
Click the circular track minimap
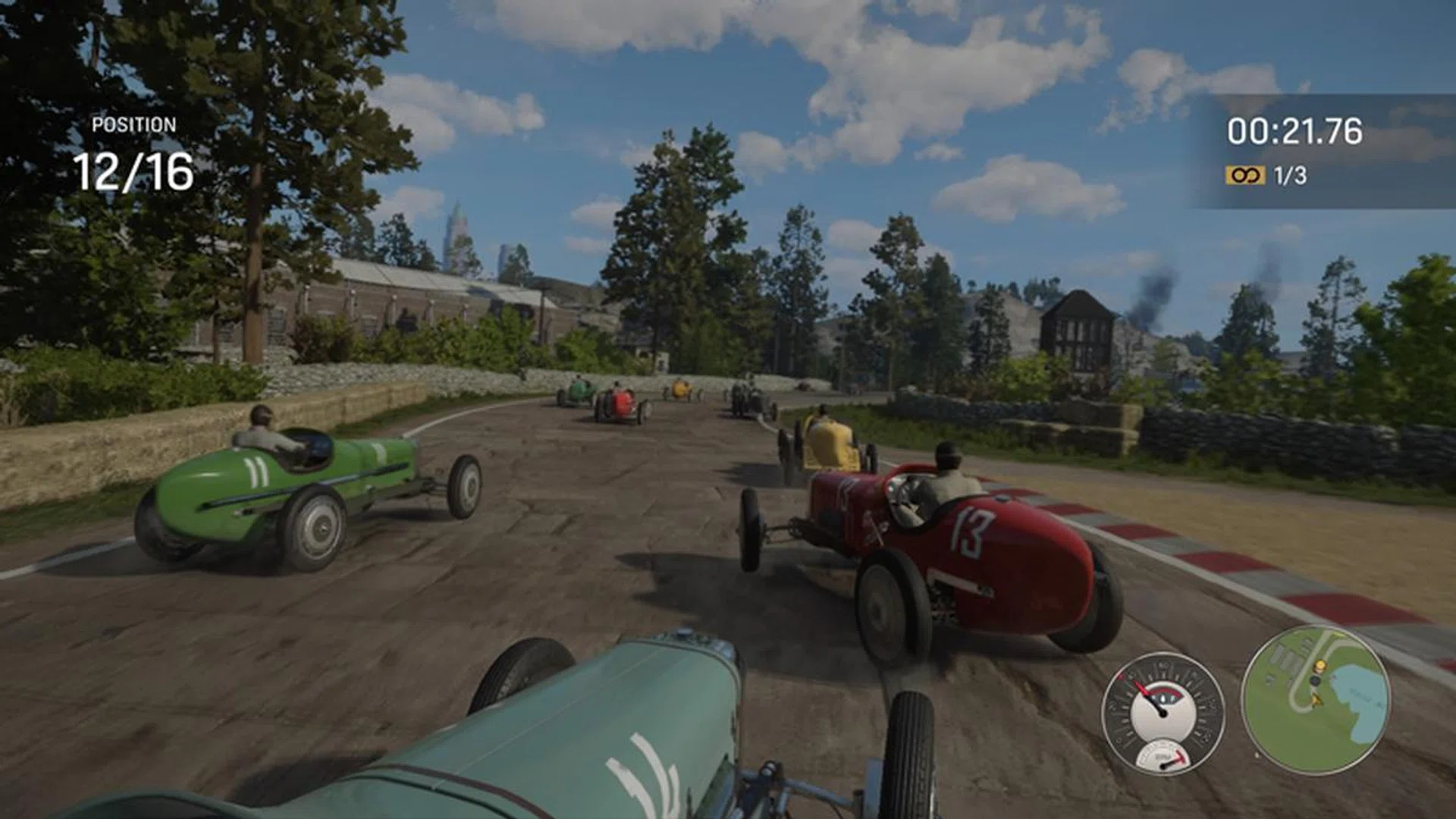tap(1316, 700)
